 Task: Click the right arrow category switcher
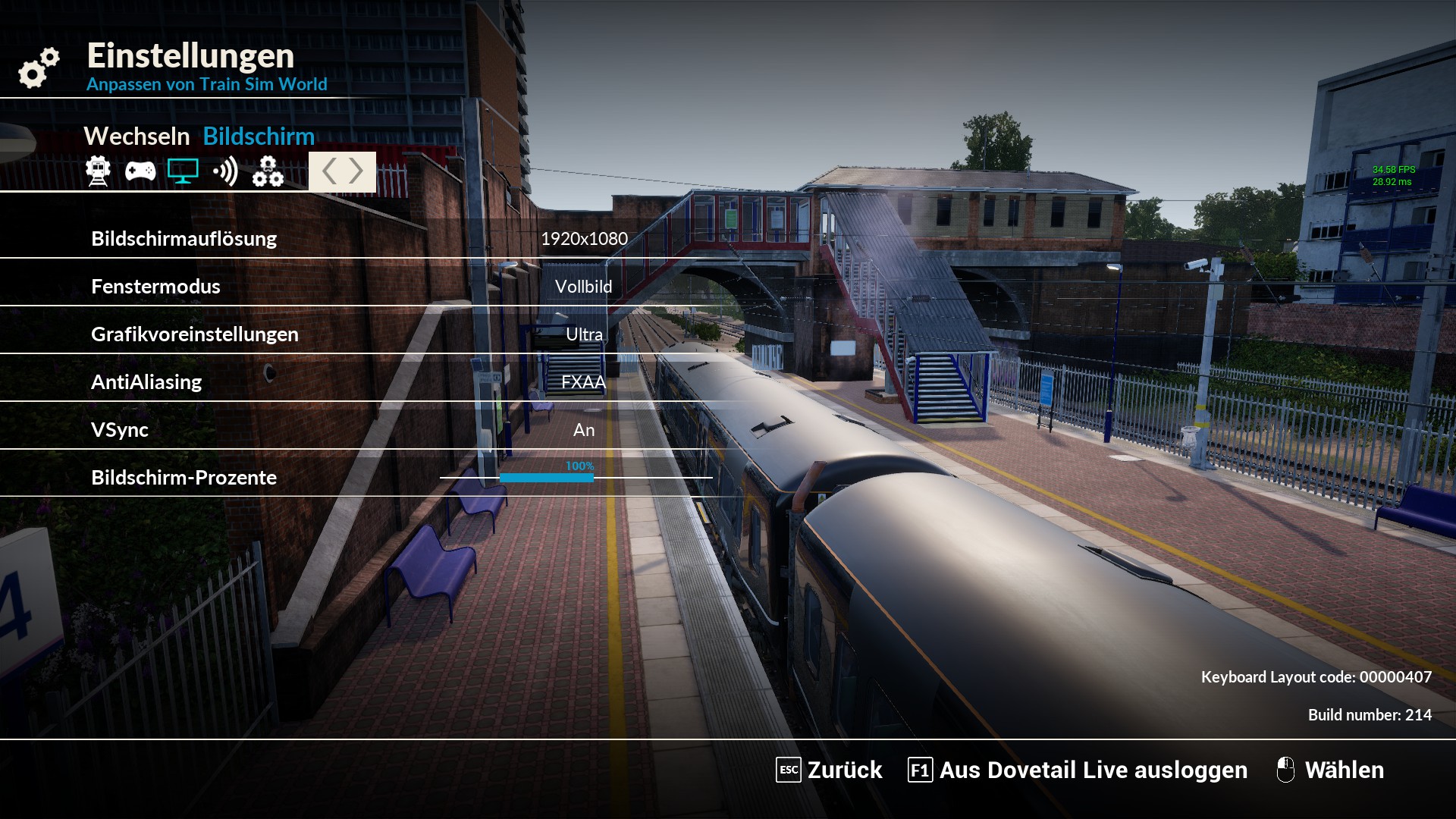356,171
